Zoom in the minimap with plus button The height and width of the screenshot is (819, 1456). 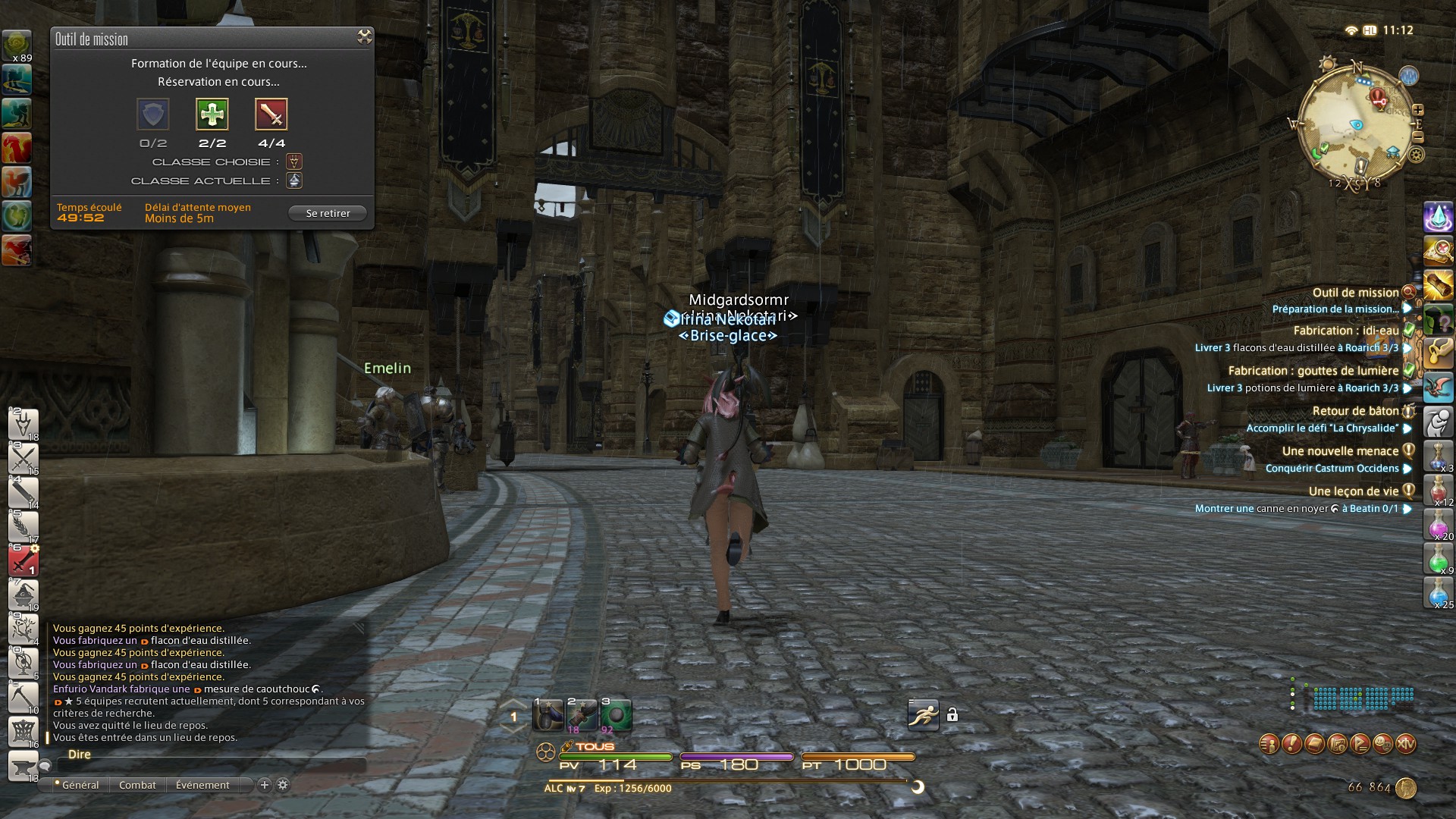(x=1417, y=110)
